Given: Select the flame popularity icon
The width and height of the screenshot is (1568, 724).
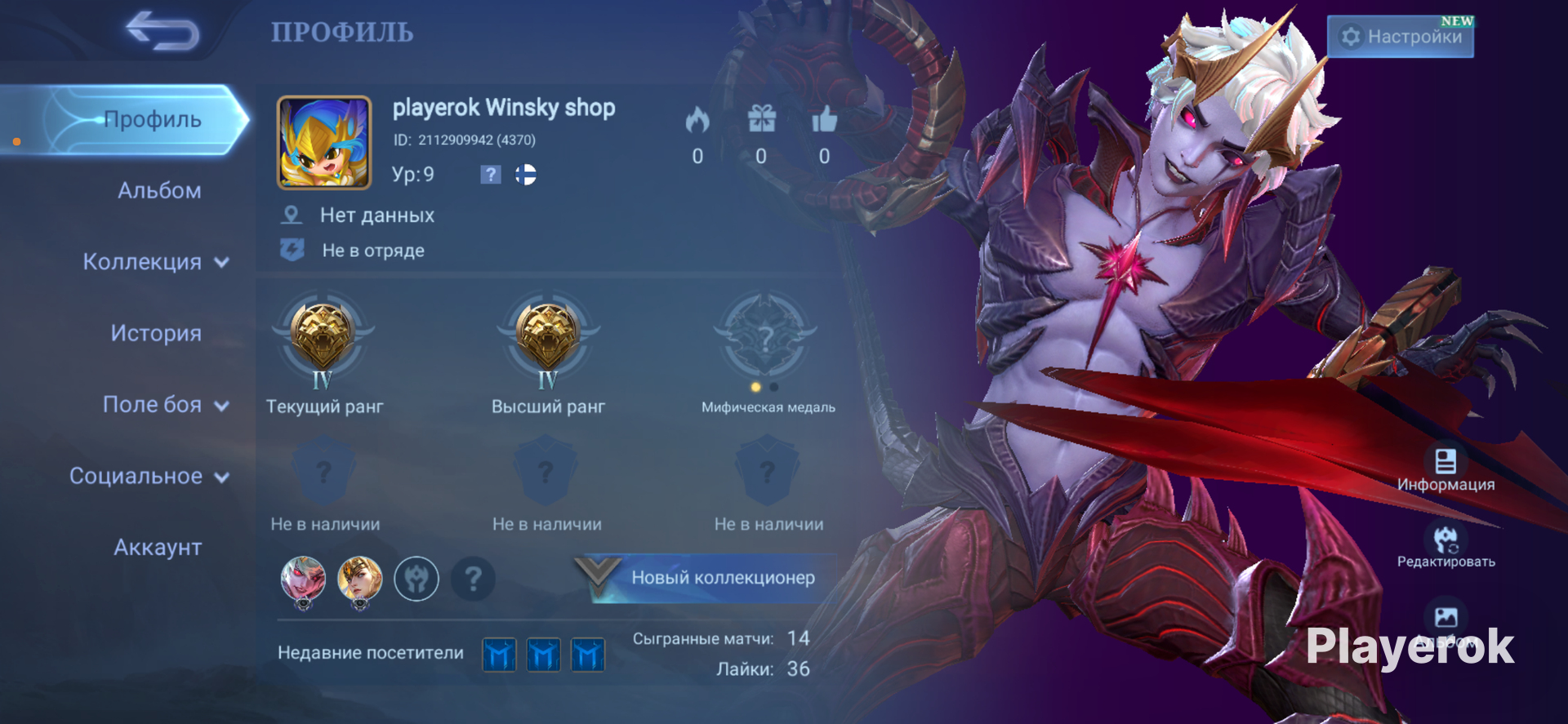Looking at the screenshot, I should pos(697,120).
